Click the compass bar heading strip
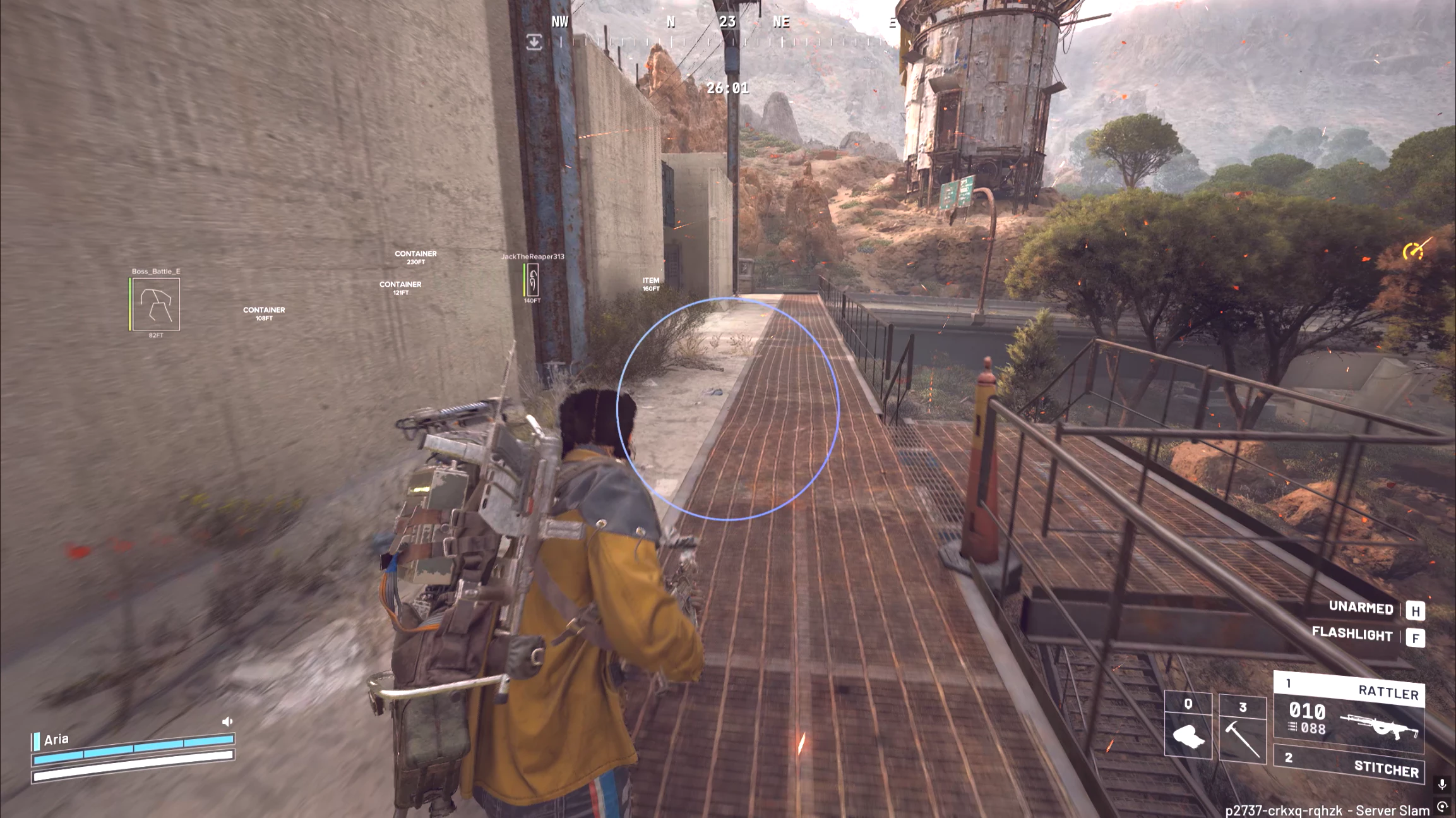The width and height of the screenshot is (1456, 818). click(x=726, y=42)
